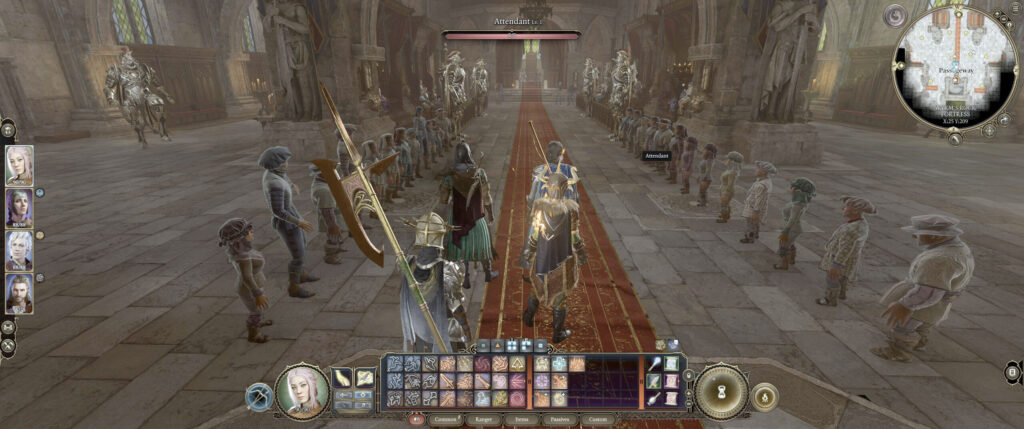Click the purple swirl button beside minimap
Image resolution: width=1024 pixels, height=429 pixels.
pyautogui.click(x=896, y=16)
